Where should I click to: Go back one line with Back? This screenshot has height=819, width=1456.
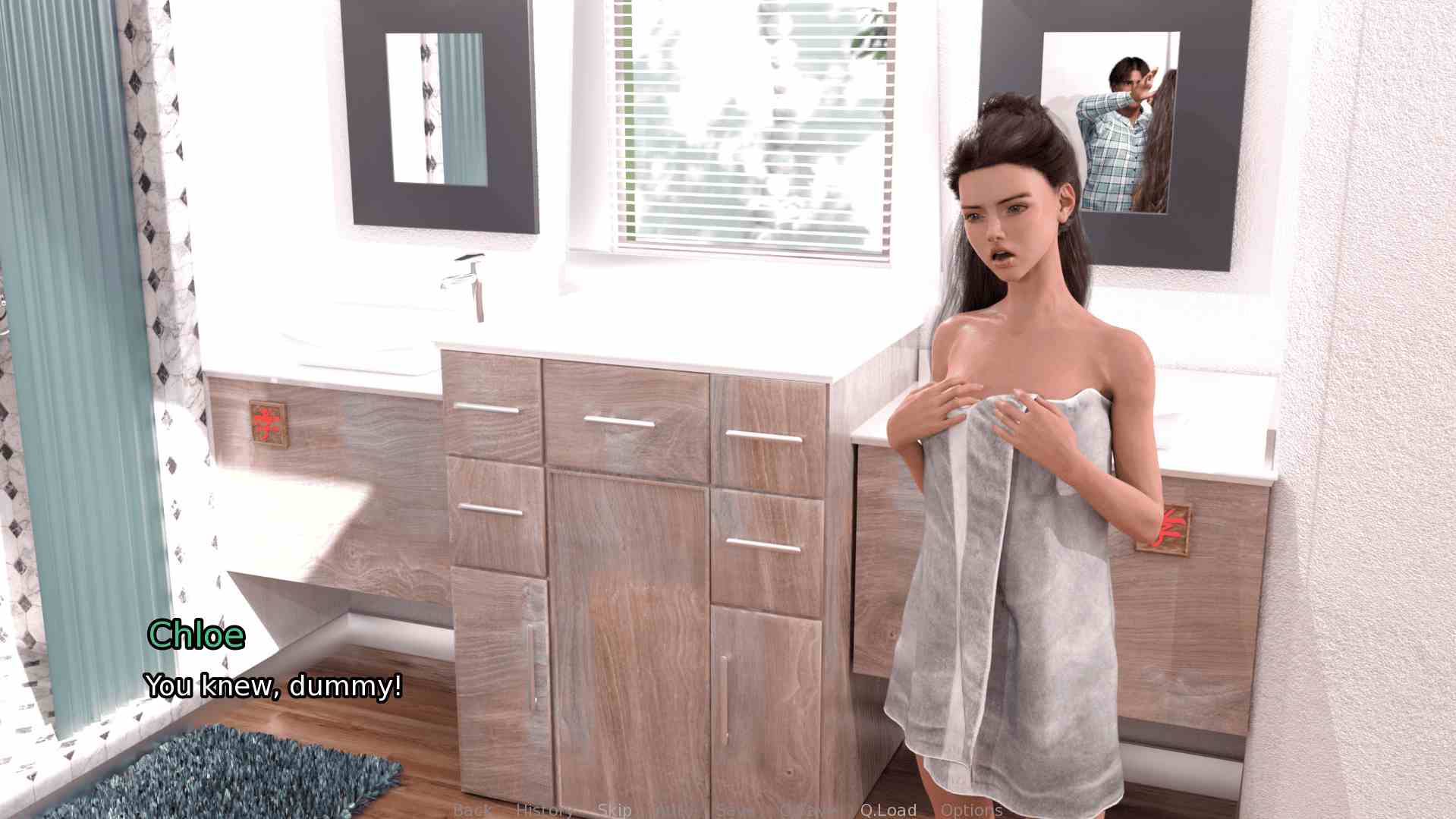pos(472,810)
